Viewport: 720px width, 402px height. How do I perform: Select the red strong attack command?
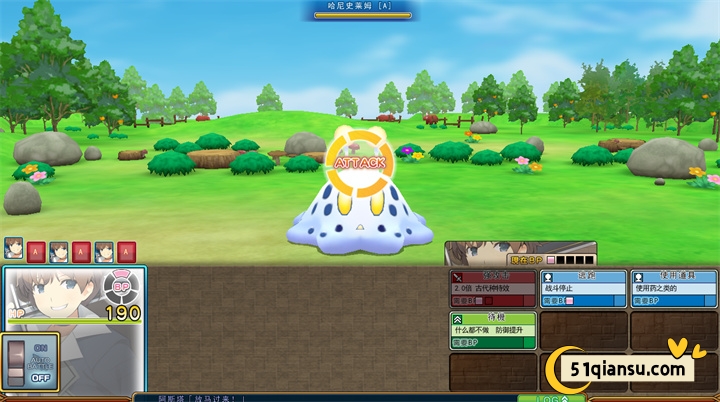(x=492, y=288)
